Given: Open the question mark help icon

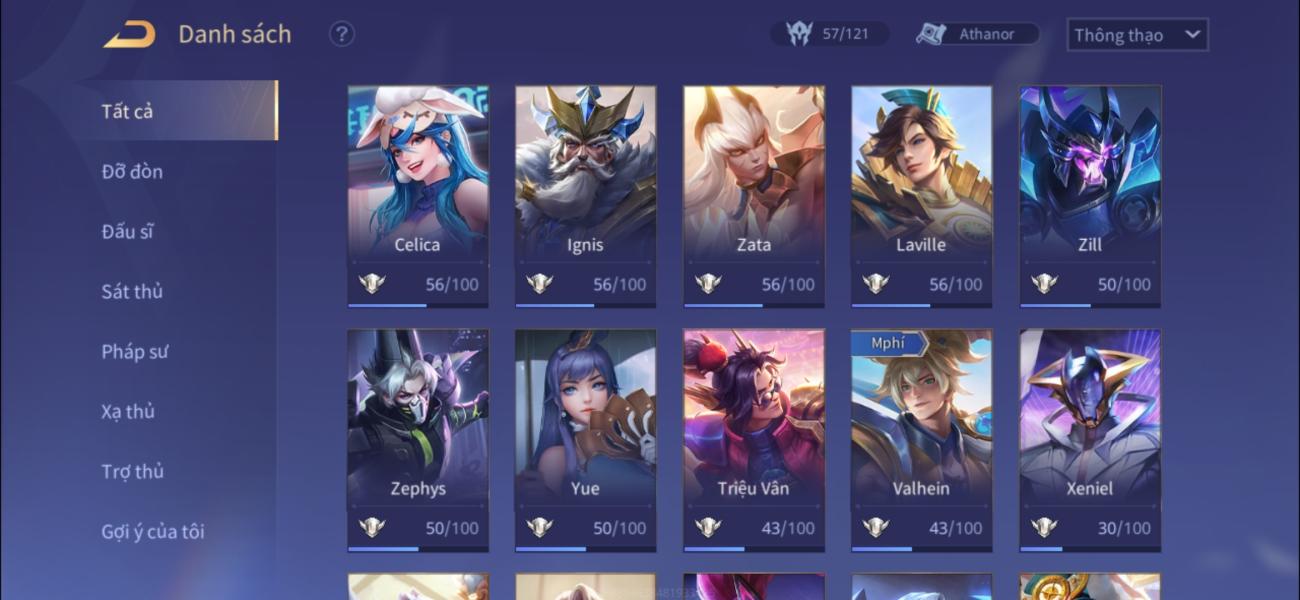Looking at the screenshot, I should point(342,34).
